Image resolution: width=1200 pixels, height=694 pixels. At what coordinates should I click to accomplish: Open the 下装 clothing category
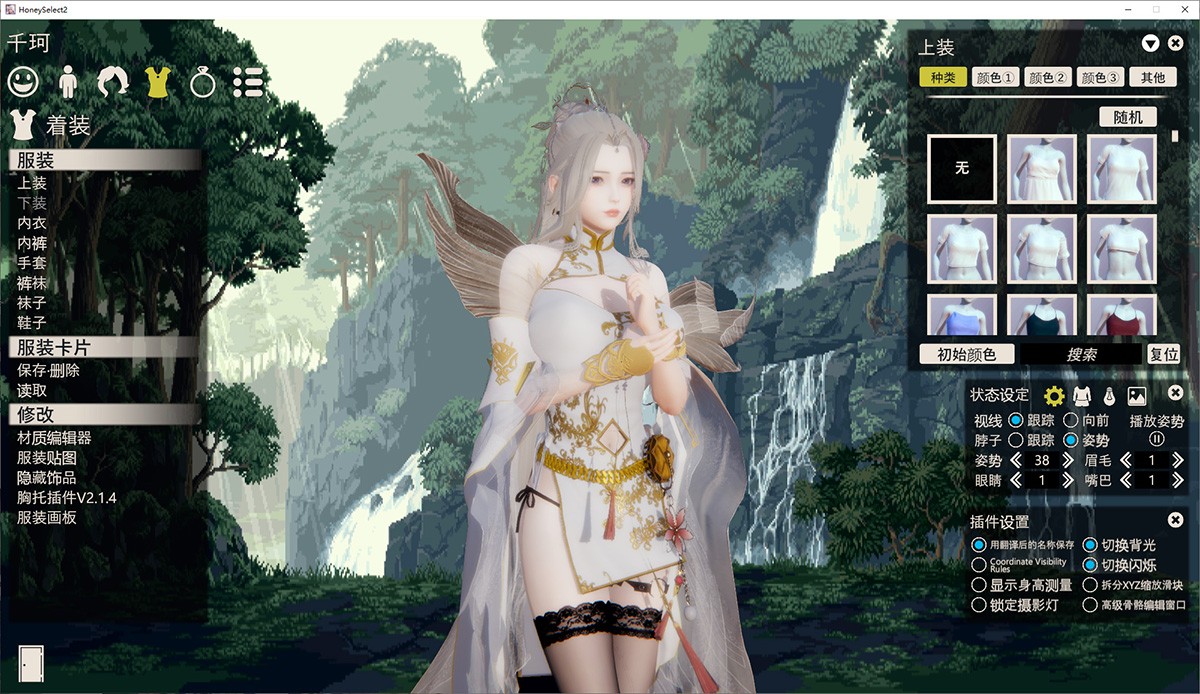(32, 203)
